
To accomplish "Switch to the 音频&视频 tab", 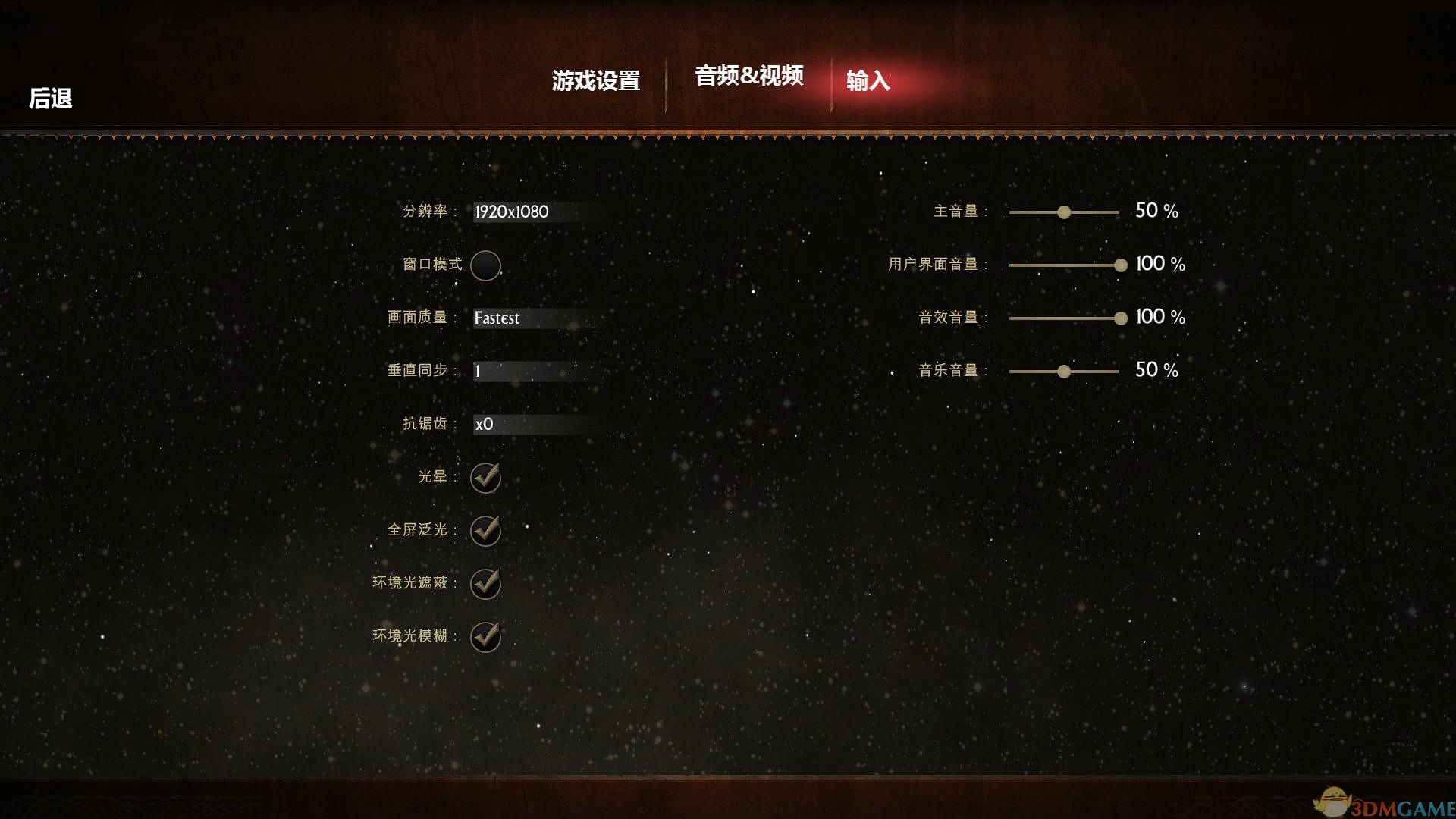I will point(749,77).
